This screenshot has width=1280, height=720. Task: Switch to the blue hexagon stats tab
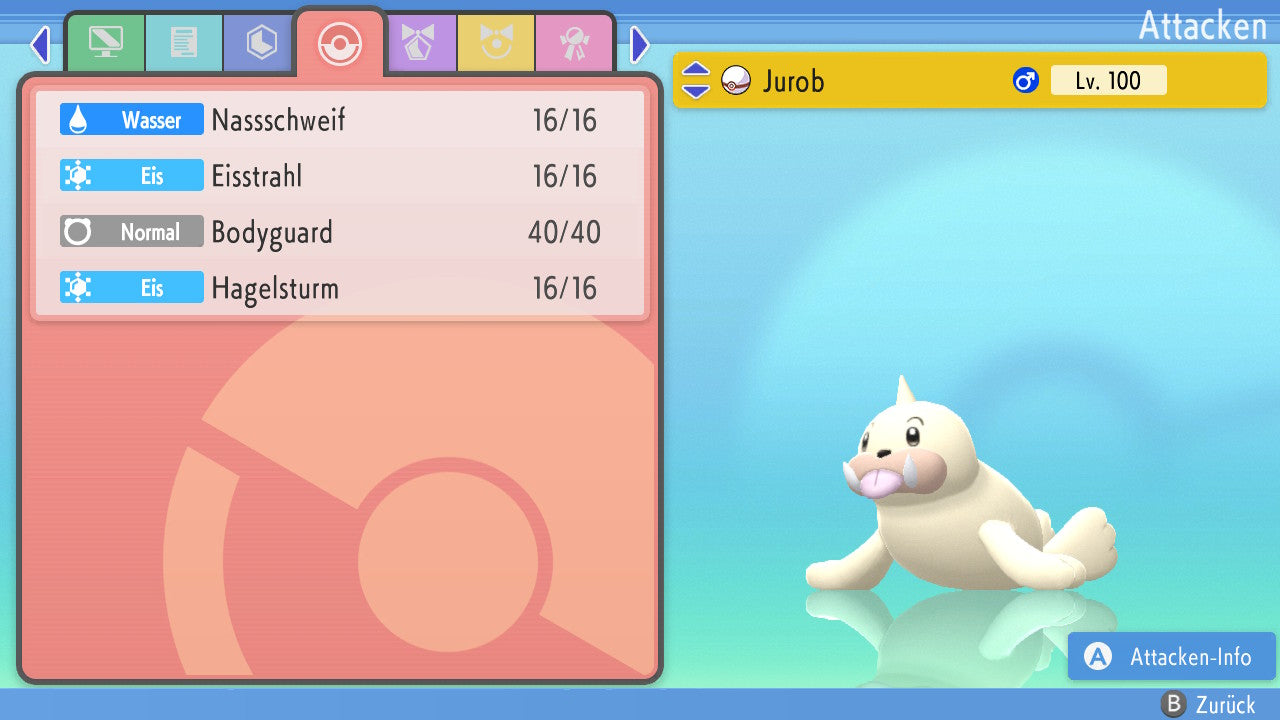(261, 43)
